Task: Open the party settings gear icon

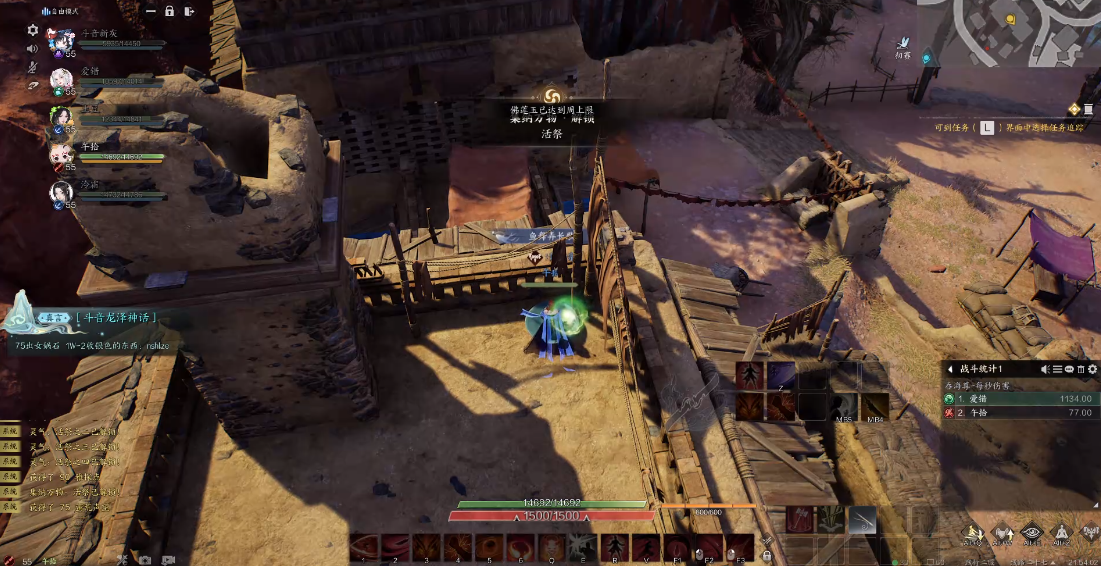Action: pyautogui.click(x=32, y=30)
